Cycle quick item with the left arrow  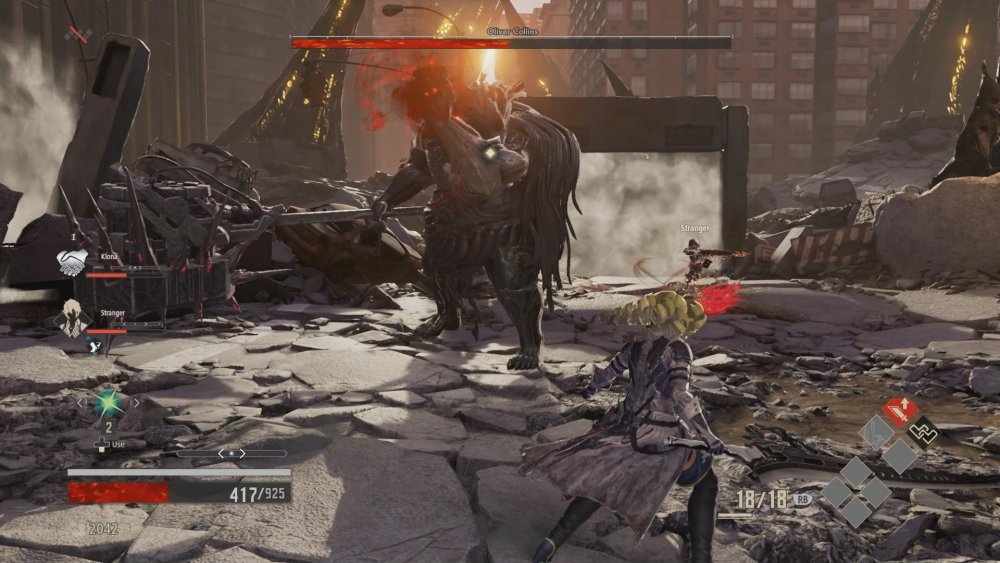pyautogui.click(x=80, y=403)
